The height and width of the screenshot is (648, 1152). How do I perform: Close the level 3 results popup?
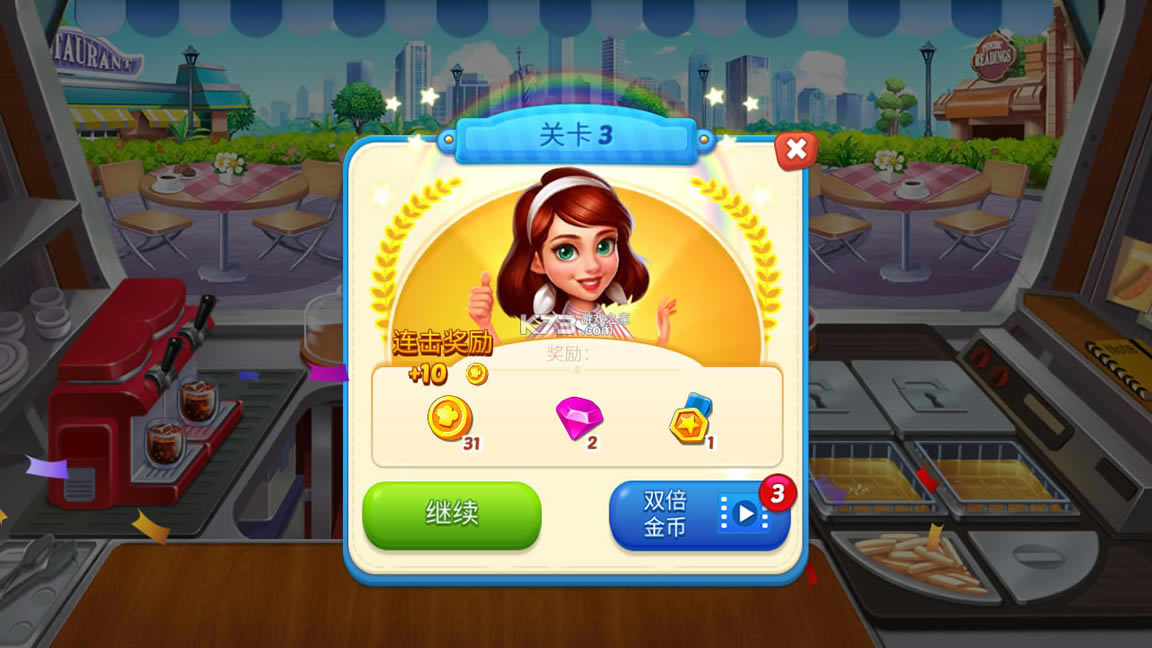tap(796, 151)
